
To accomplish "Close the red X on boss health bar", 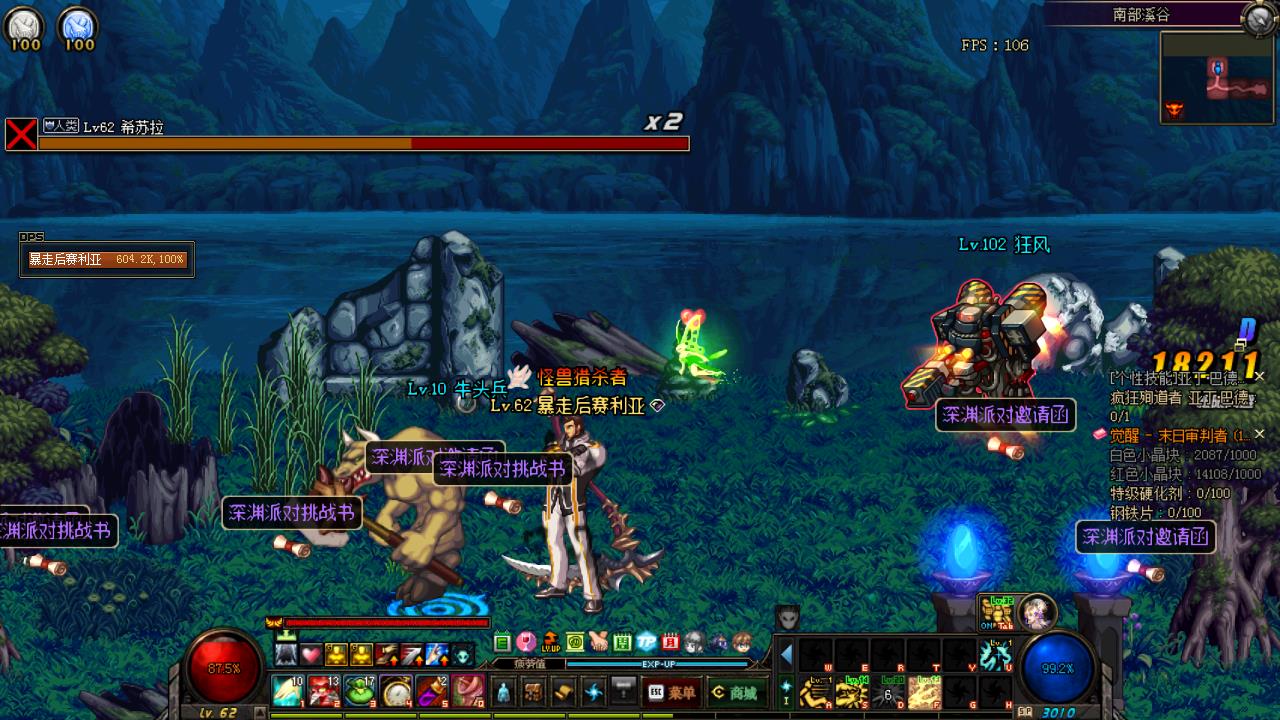I will click(21, 134).
